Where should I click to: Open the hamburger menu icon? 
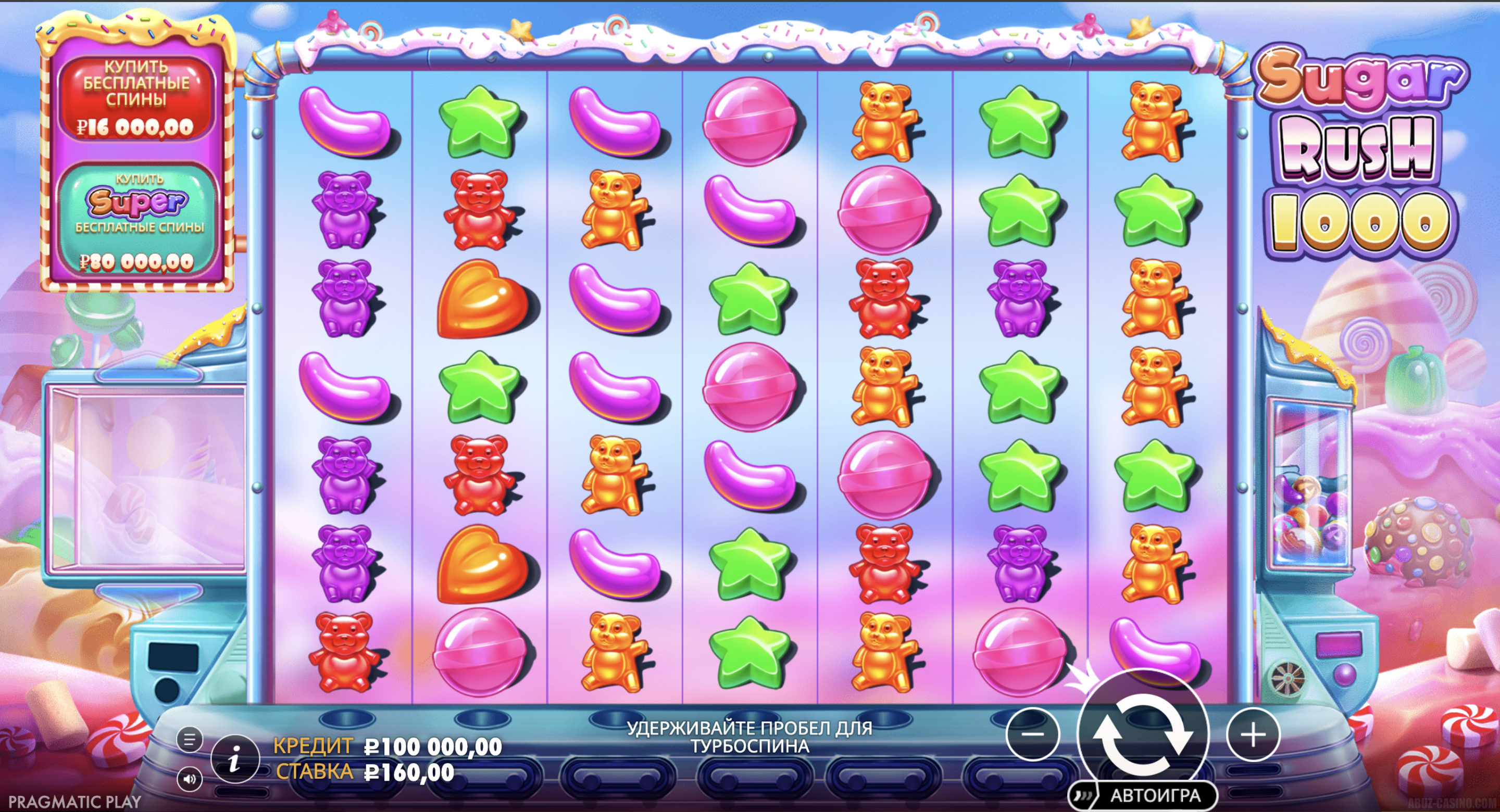pos(189,740)
